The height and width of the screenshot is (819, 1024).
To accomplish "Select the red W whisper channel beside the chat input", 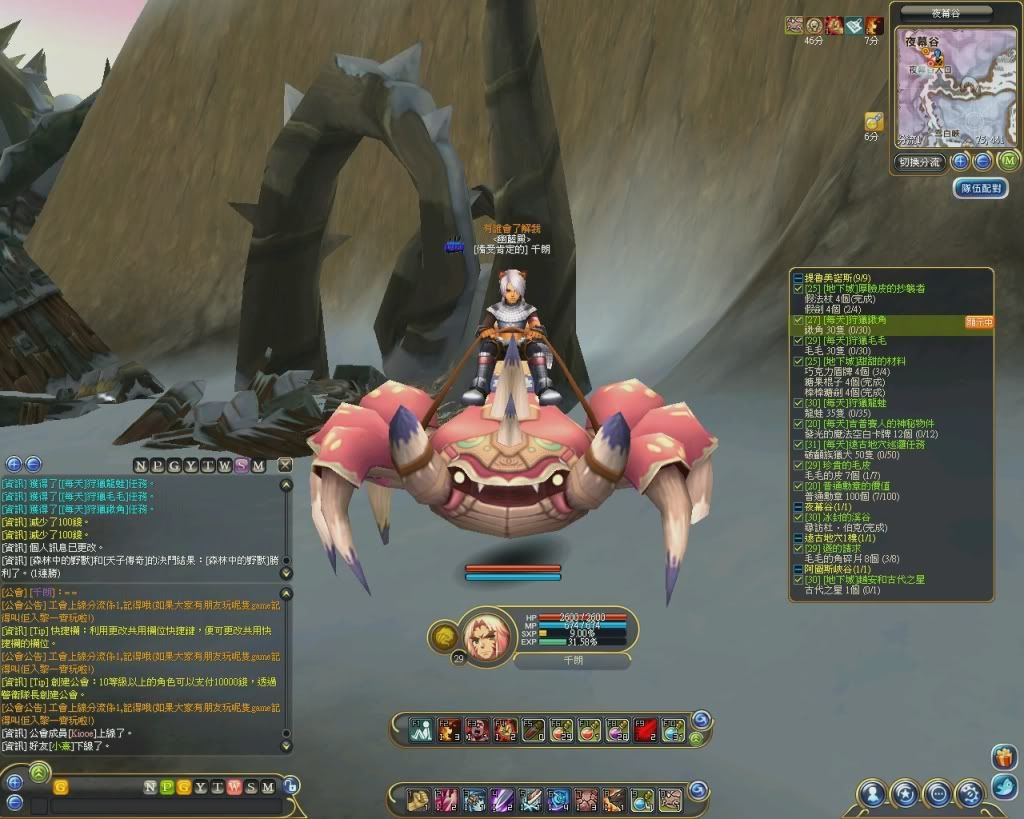I will tap(233, 787).
